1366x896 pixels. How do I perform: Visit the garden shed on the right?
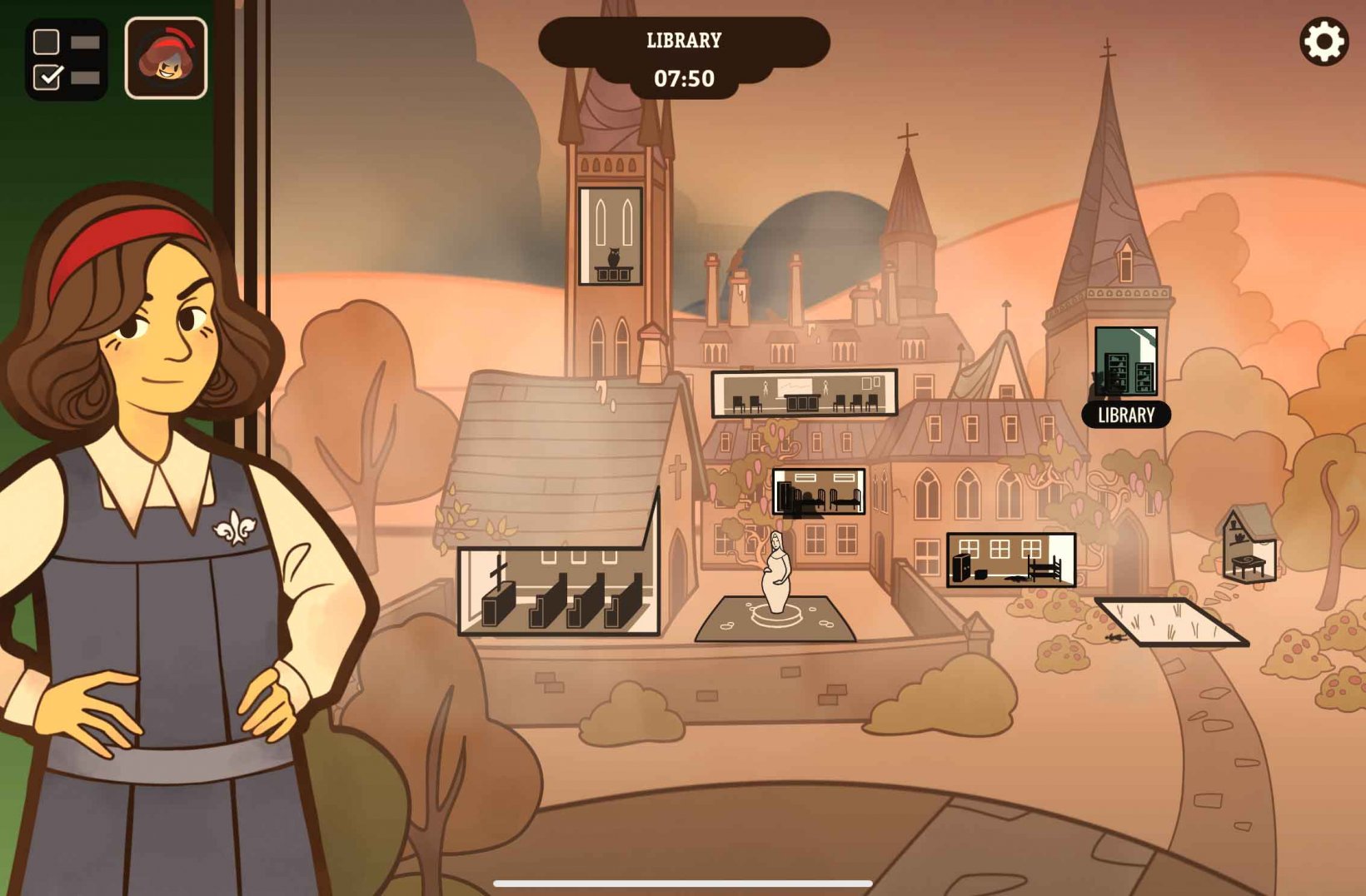(1247, 541)
